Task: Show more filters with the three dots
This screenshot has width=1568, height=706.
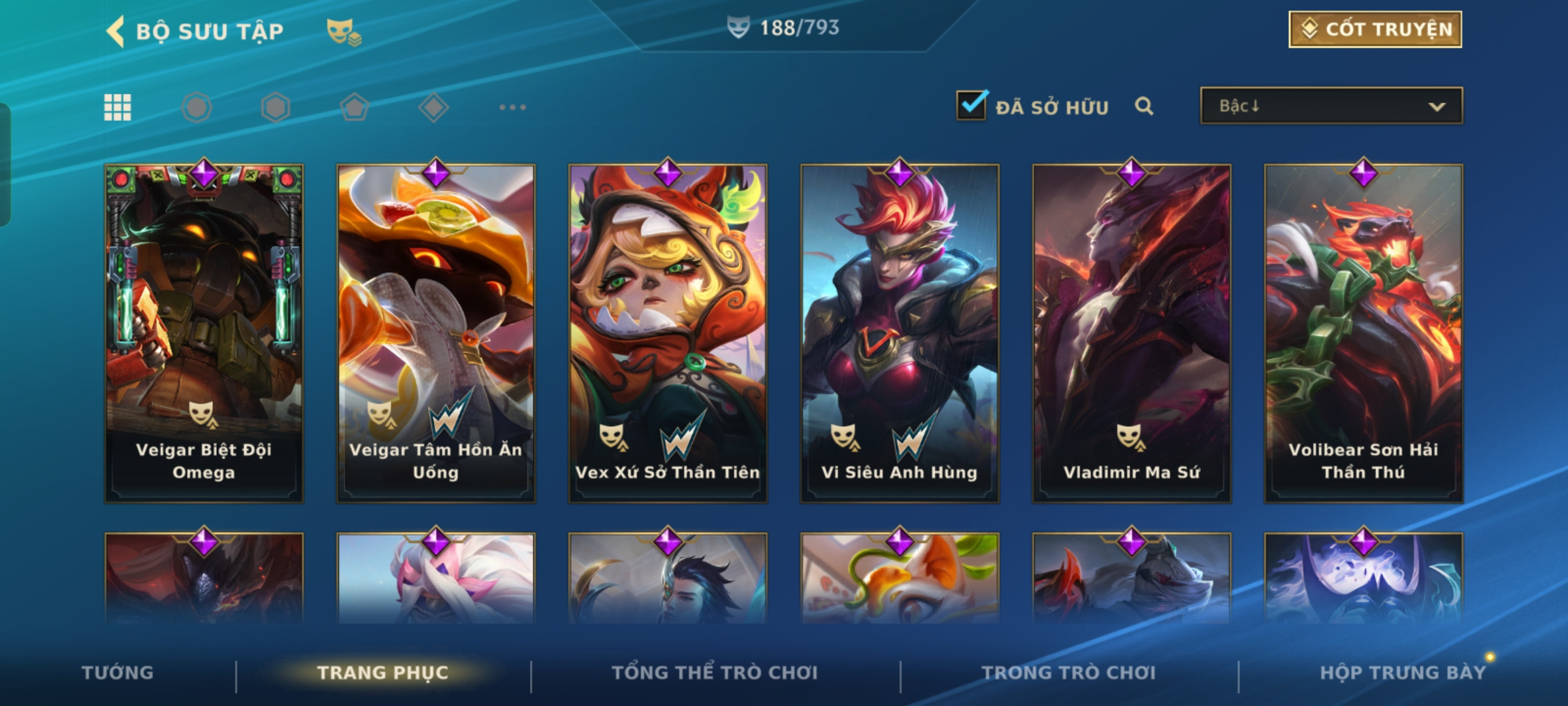Action: click(x=512, y=107)
